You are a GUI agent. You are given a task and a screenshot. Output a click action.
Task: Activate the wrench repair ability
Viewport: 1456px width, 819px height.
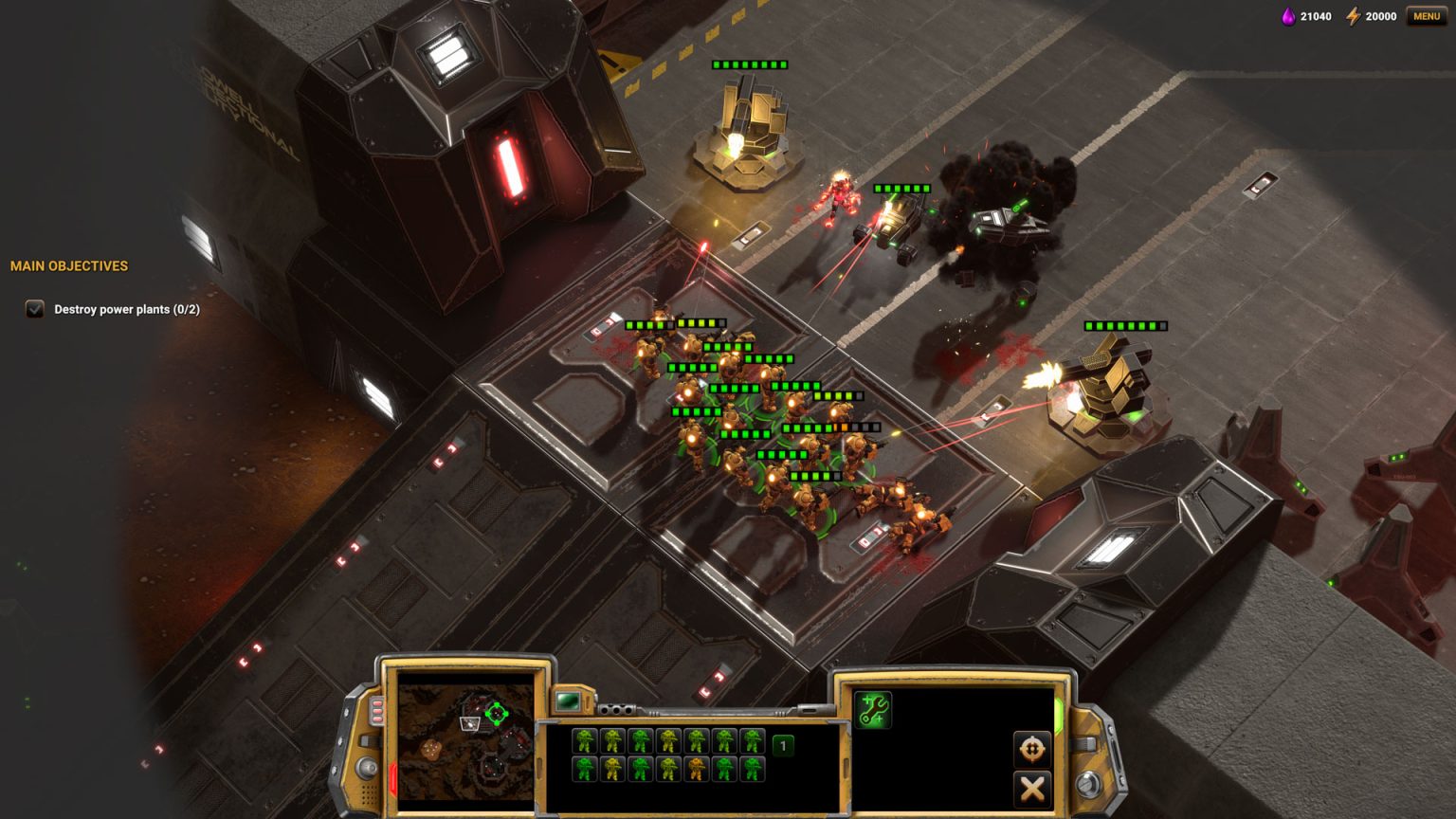873,710
